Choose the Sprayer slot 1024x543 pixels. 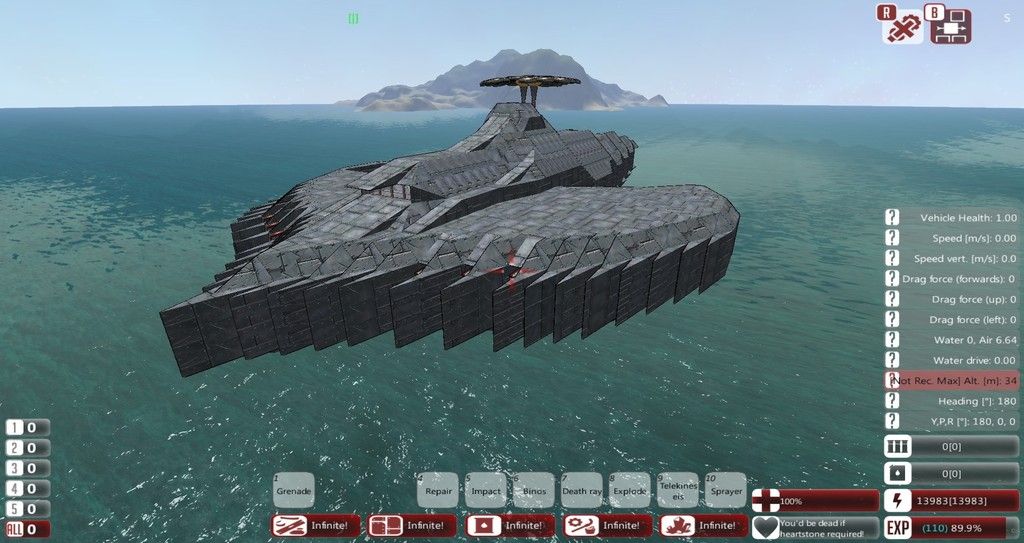[726, 491]
